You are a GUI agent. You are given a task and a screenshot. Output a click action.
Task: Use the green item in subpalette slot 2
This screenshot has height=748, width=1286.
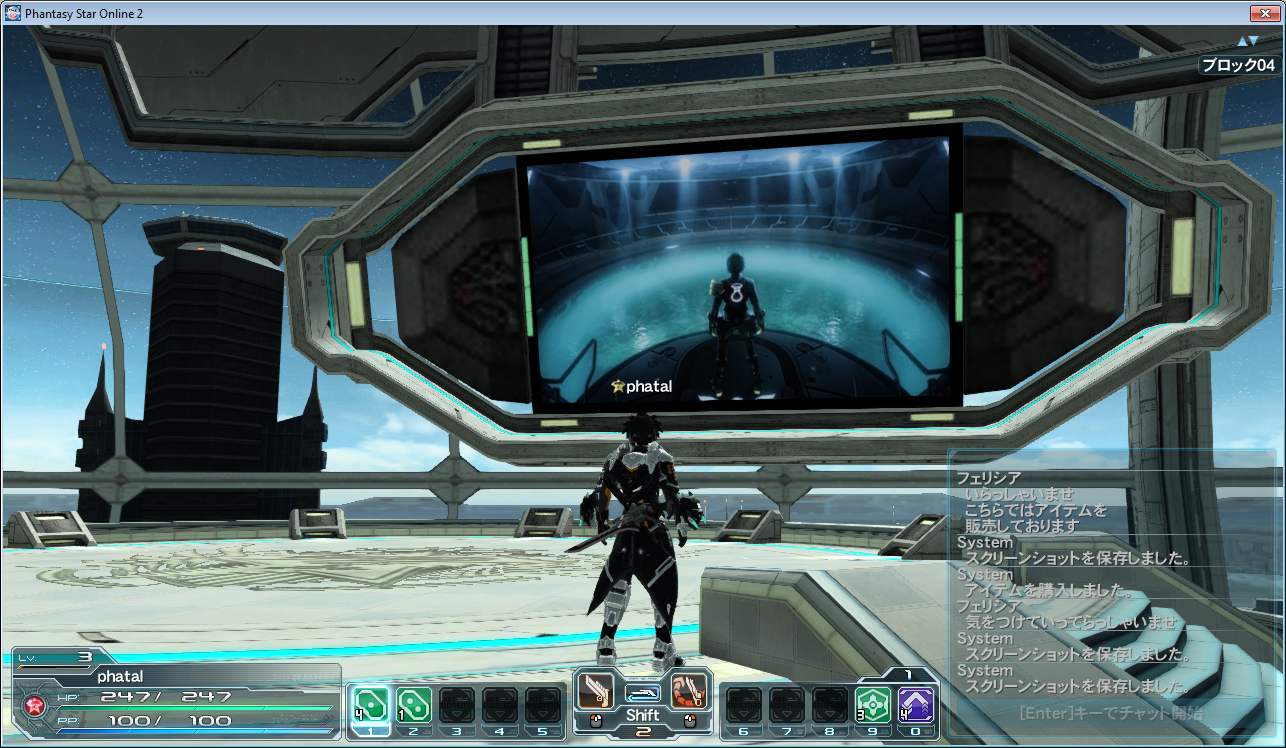414,703
